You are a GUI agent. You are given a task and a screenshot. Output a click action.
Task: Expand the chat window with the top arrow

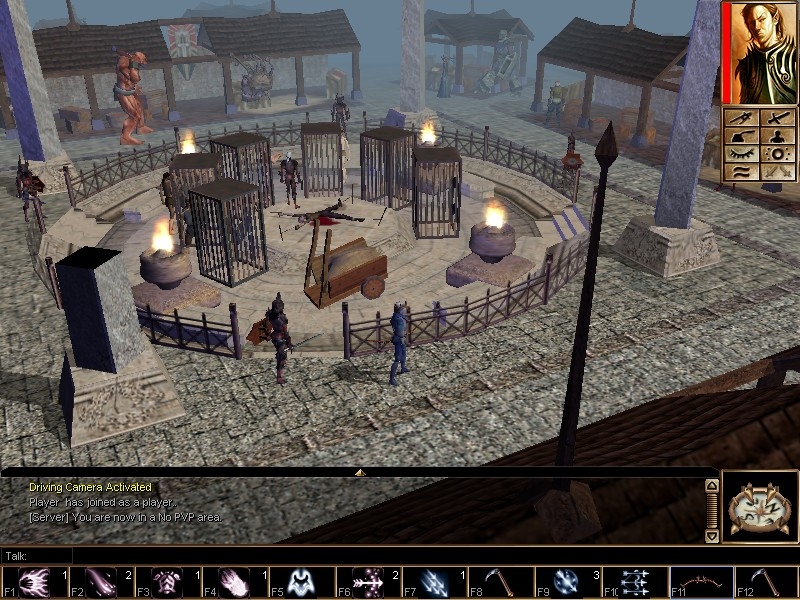360,472
